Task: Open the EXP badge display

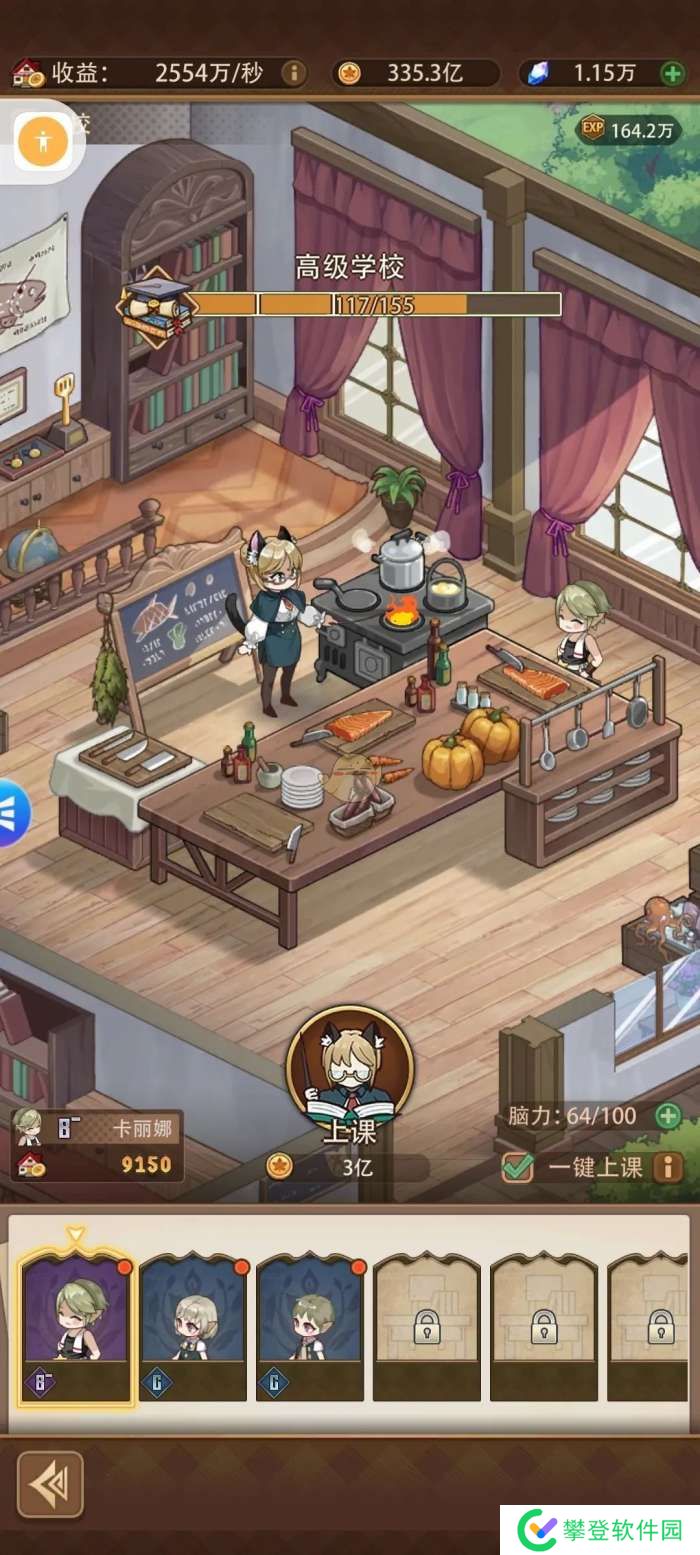Action: click(x=628, y=129)
